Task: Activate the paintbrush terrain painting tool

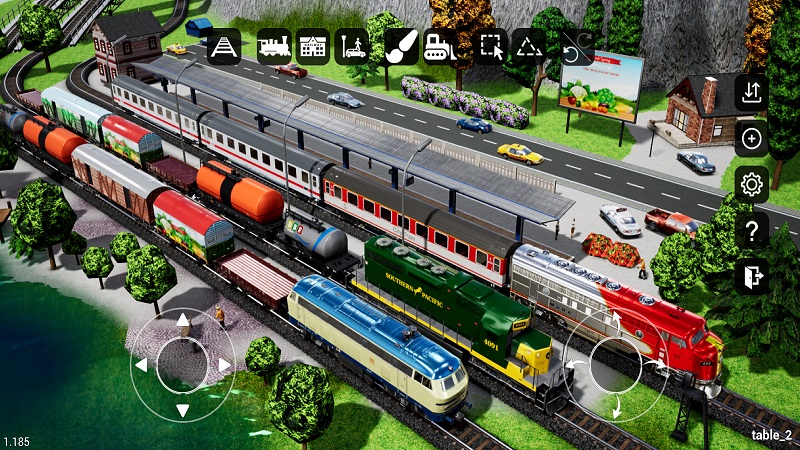Action: click(x=401, y=46)
